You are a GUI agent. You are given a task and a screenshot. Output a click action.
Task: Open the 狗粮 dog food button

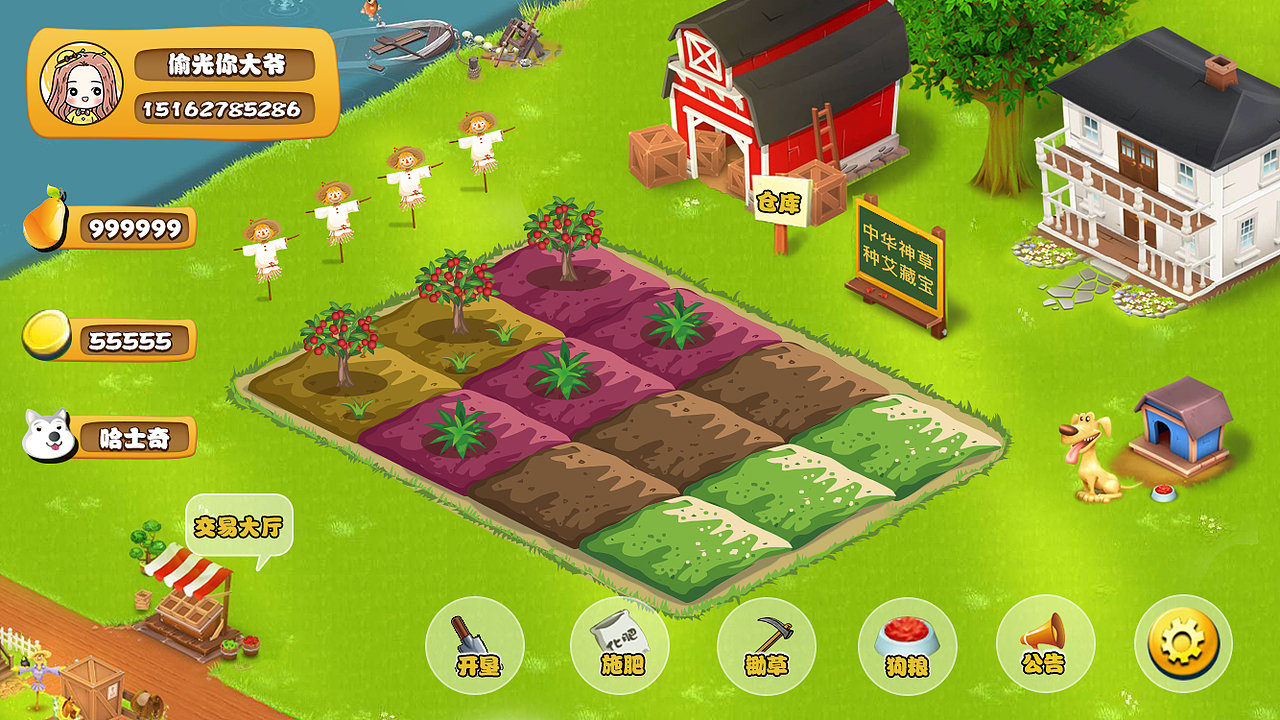tap(907, 645)
